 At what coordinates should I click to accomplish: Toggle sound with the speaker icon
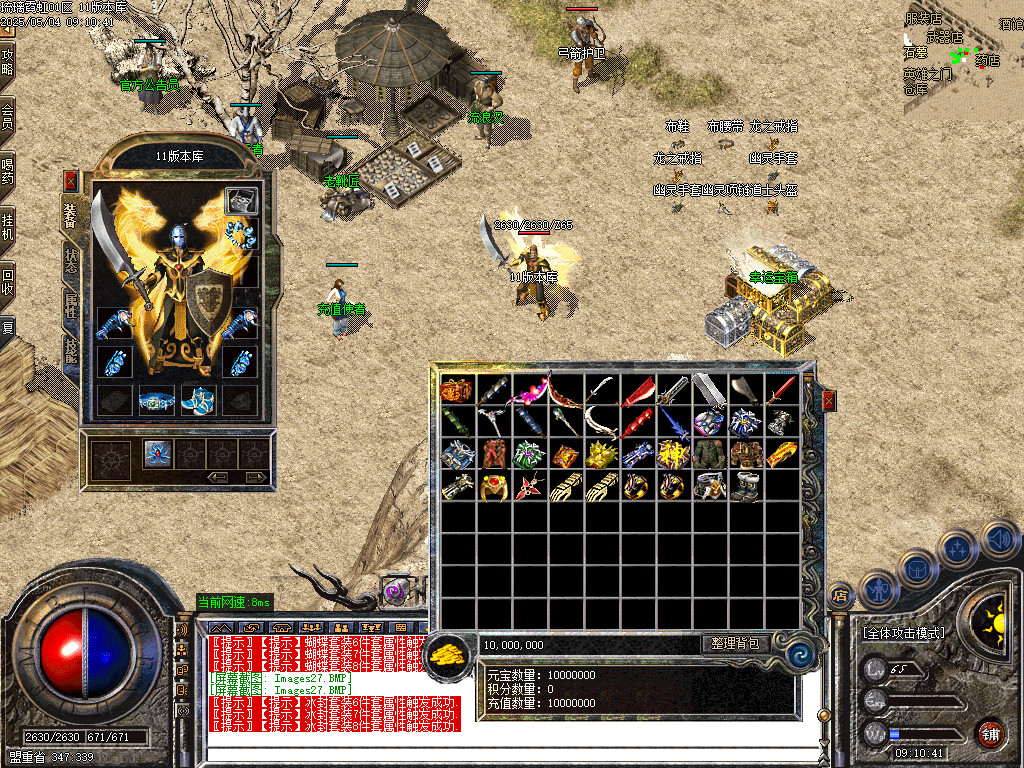[999, 539]
